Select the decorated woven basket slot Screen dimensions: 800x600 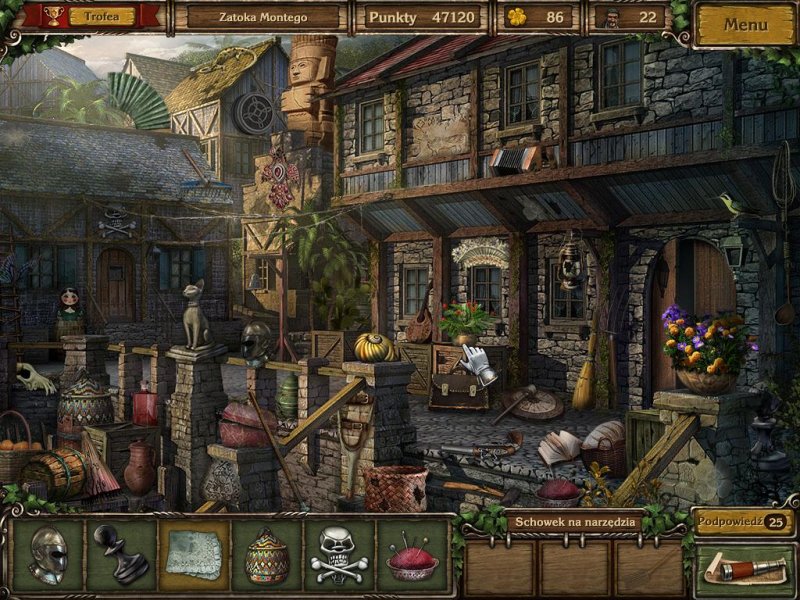pos(267,553)
